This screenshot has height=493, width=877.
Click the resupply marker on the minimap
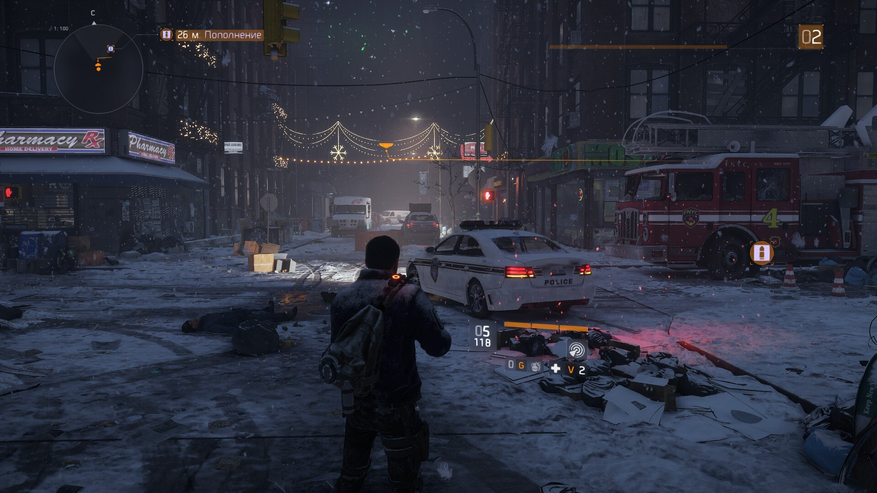pyautogui.click(x=110, y=48)
